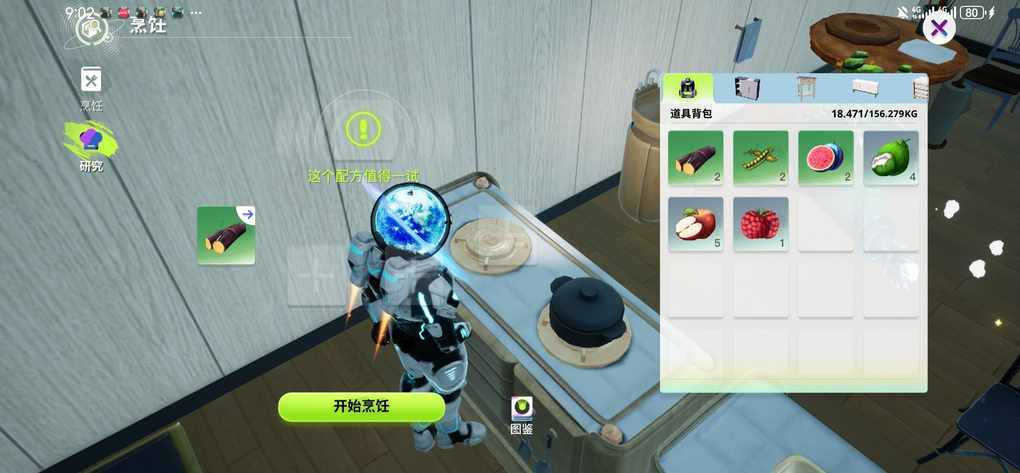Select the green coconut item slot

point(890,158)
